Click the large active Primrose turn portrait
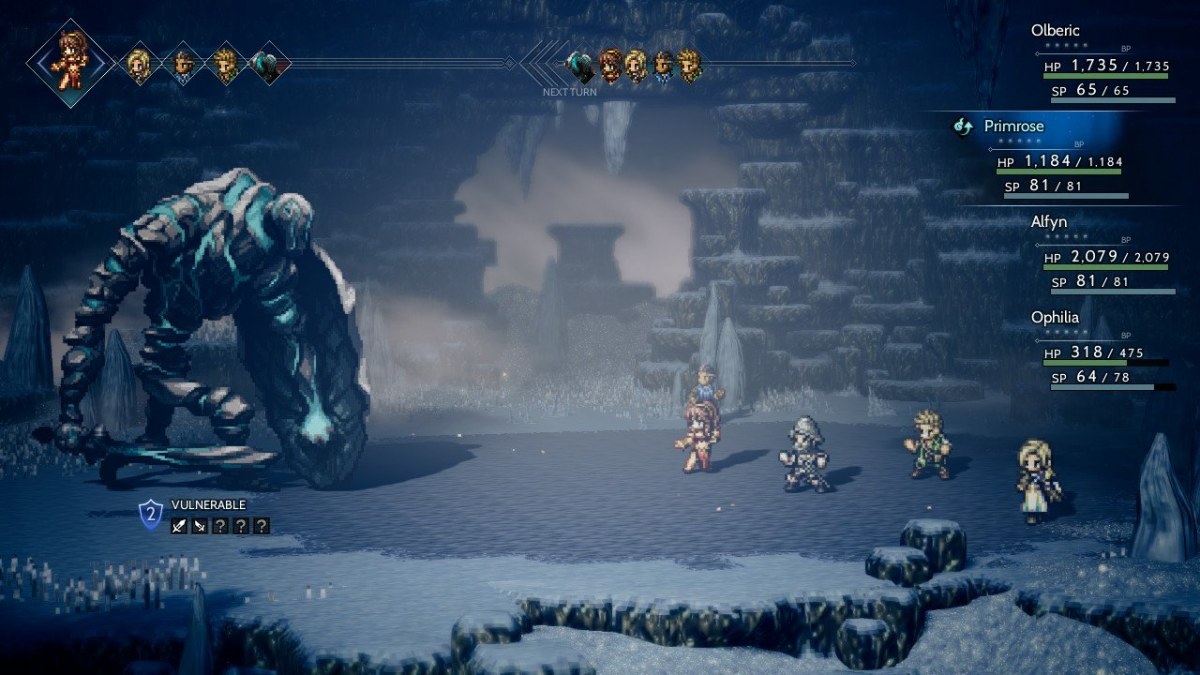The image size is (1200, 675). tap(69, 62)
